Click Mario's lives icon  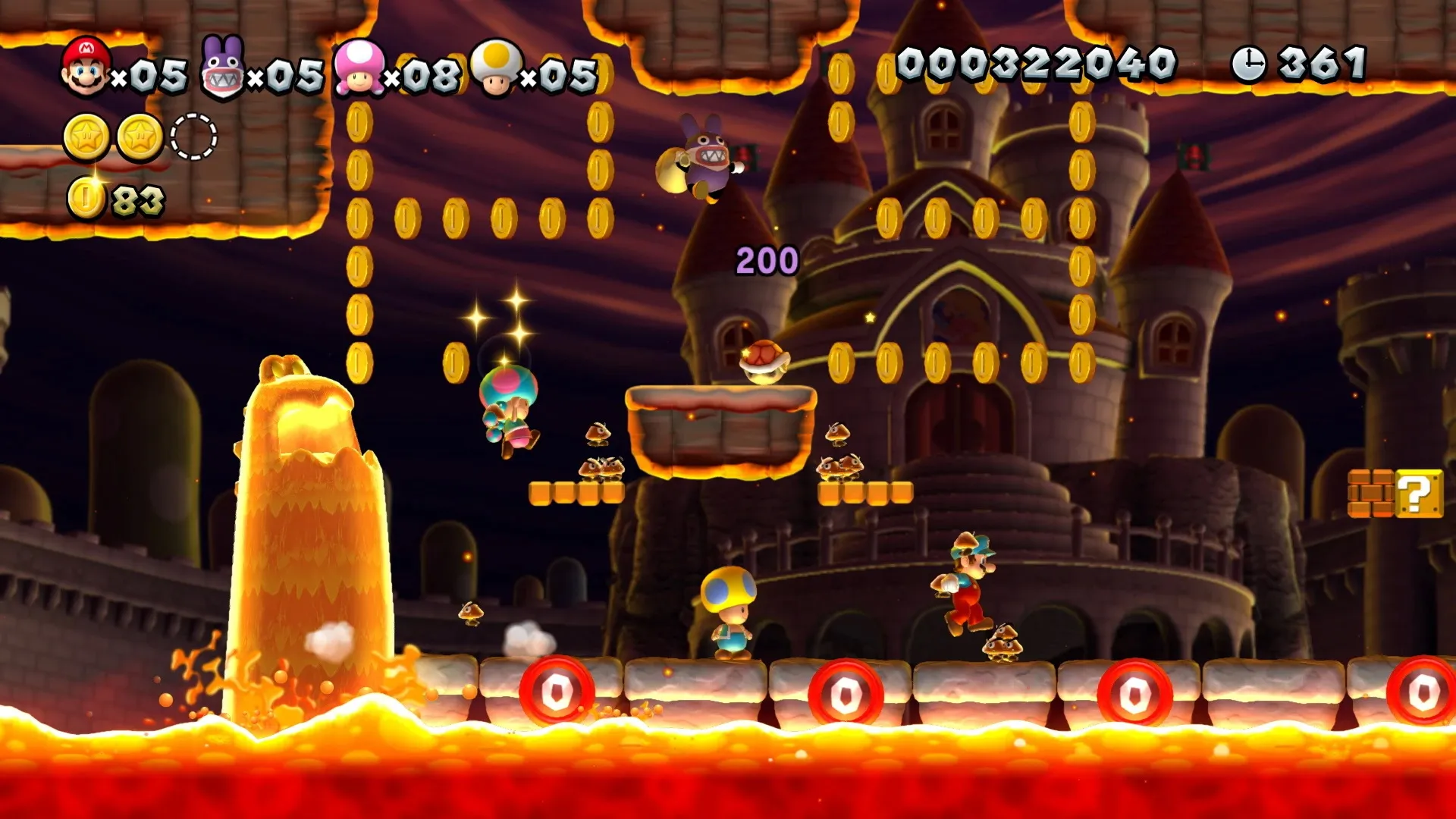click(x=86, y=67)
